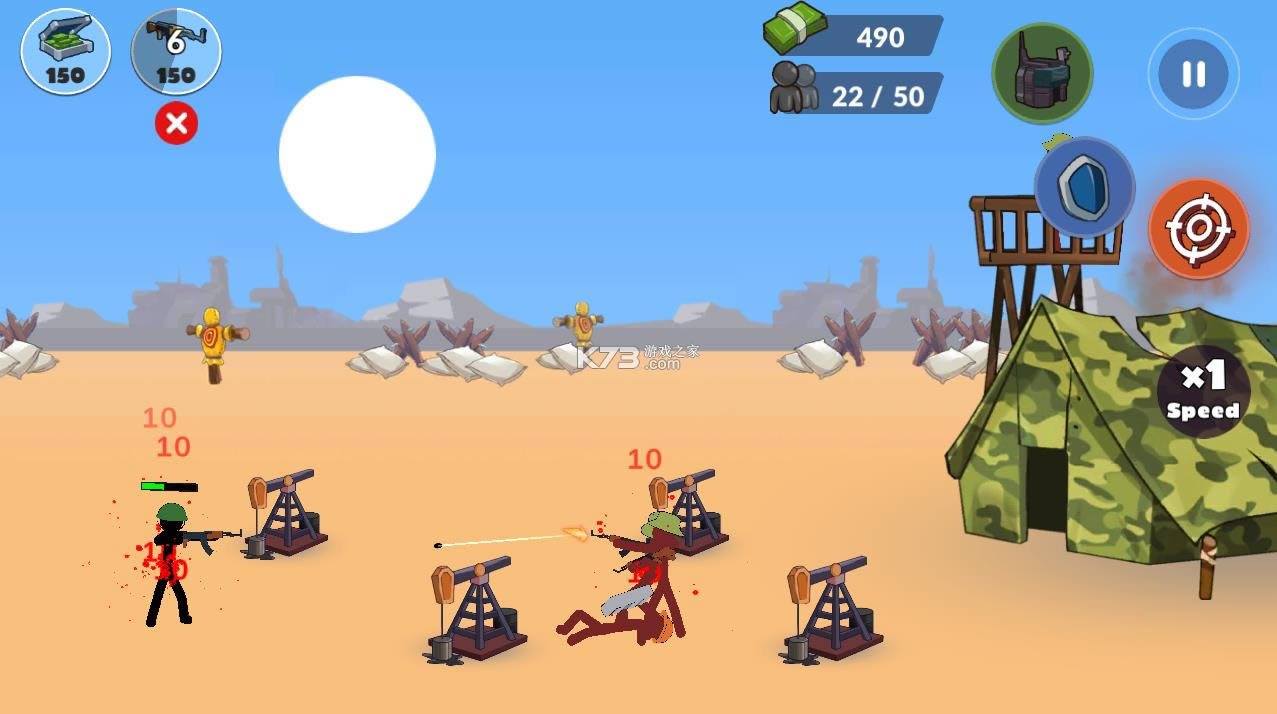This screenshot has height=714, width=1277.
Task: Recruit the rifle soldier for 150
Action: [x=176, y=50]
